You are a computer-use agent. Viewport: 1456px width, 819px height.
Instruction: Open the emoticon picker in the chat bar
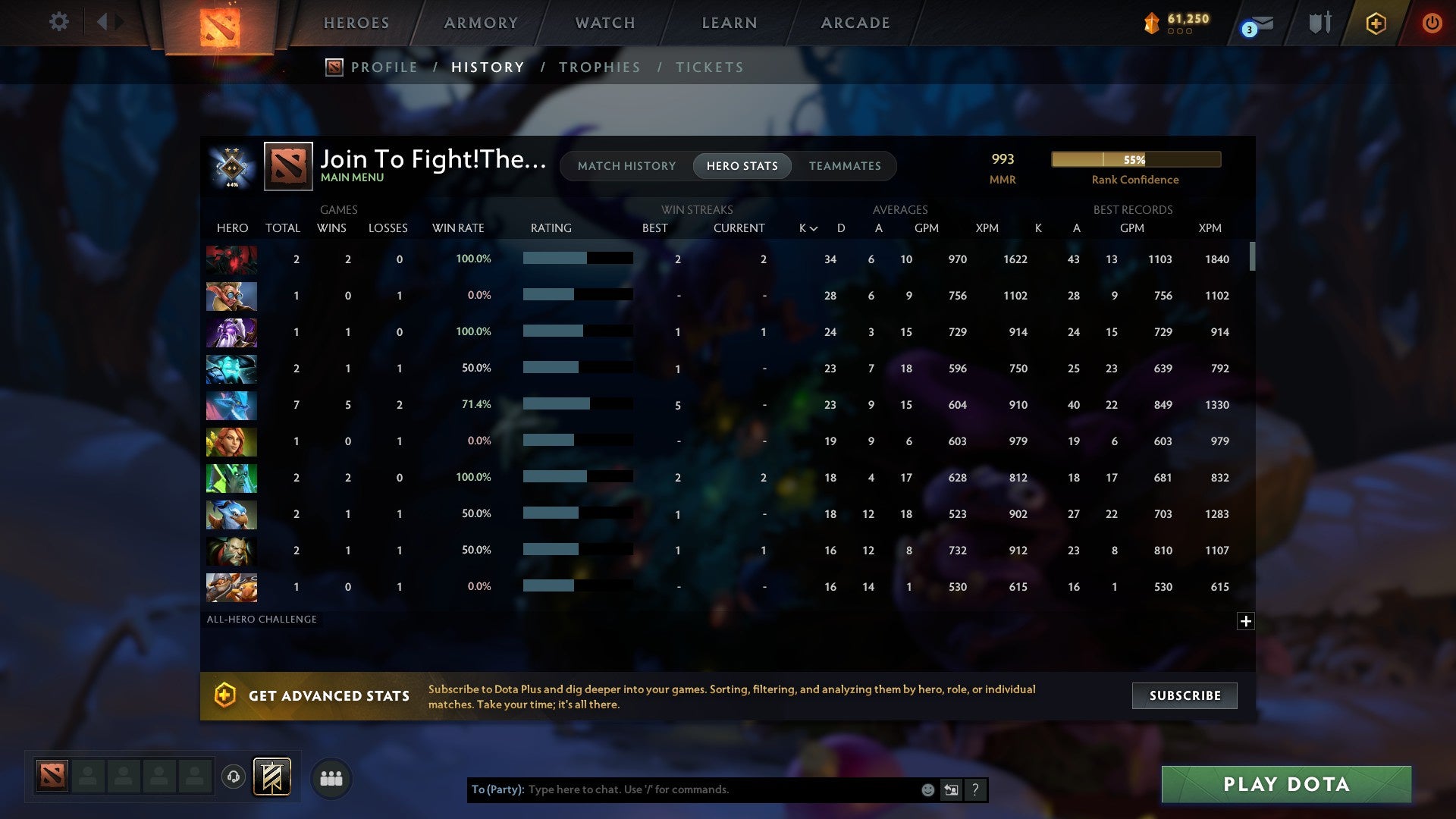[927, 789]
